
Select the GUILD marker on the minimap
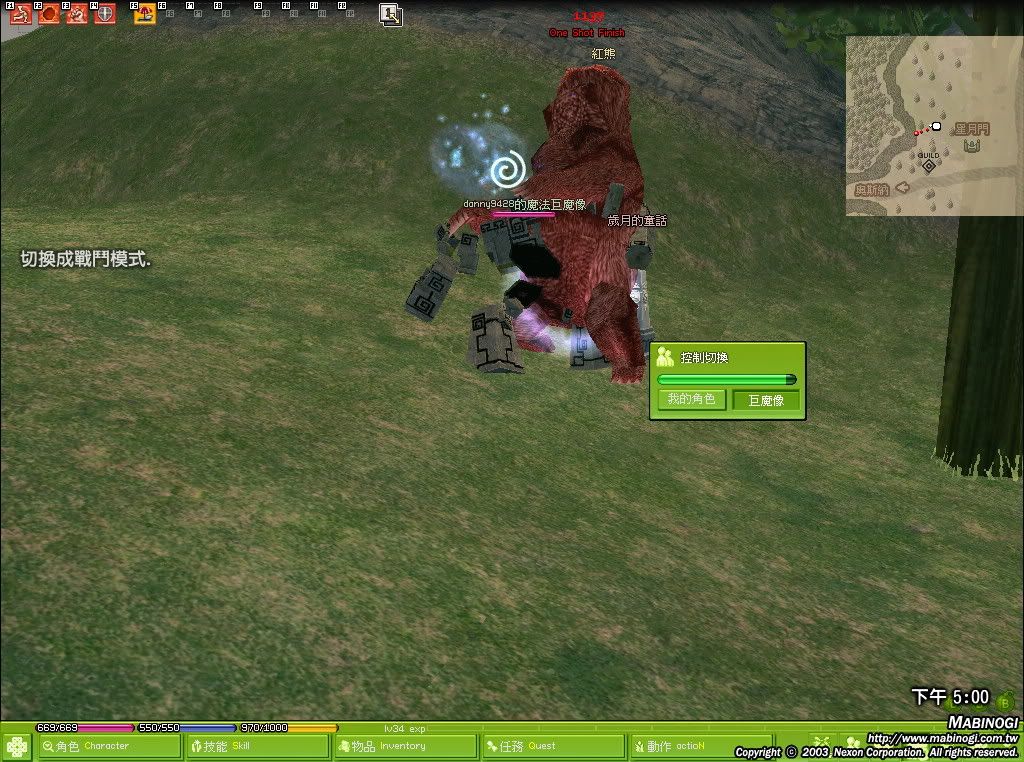coord(929,163)
